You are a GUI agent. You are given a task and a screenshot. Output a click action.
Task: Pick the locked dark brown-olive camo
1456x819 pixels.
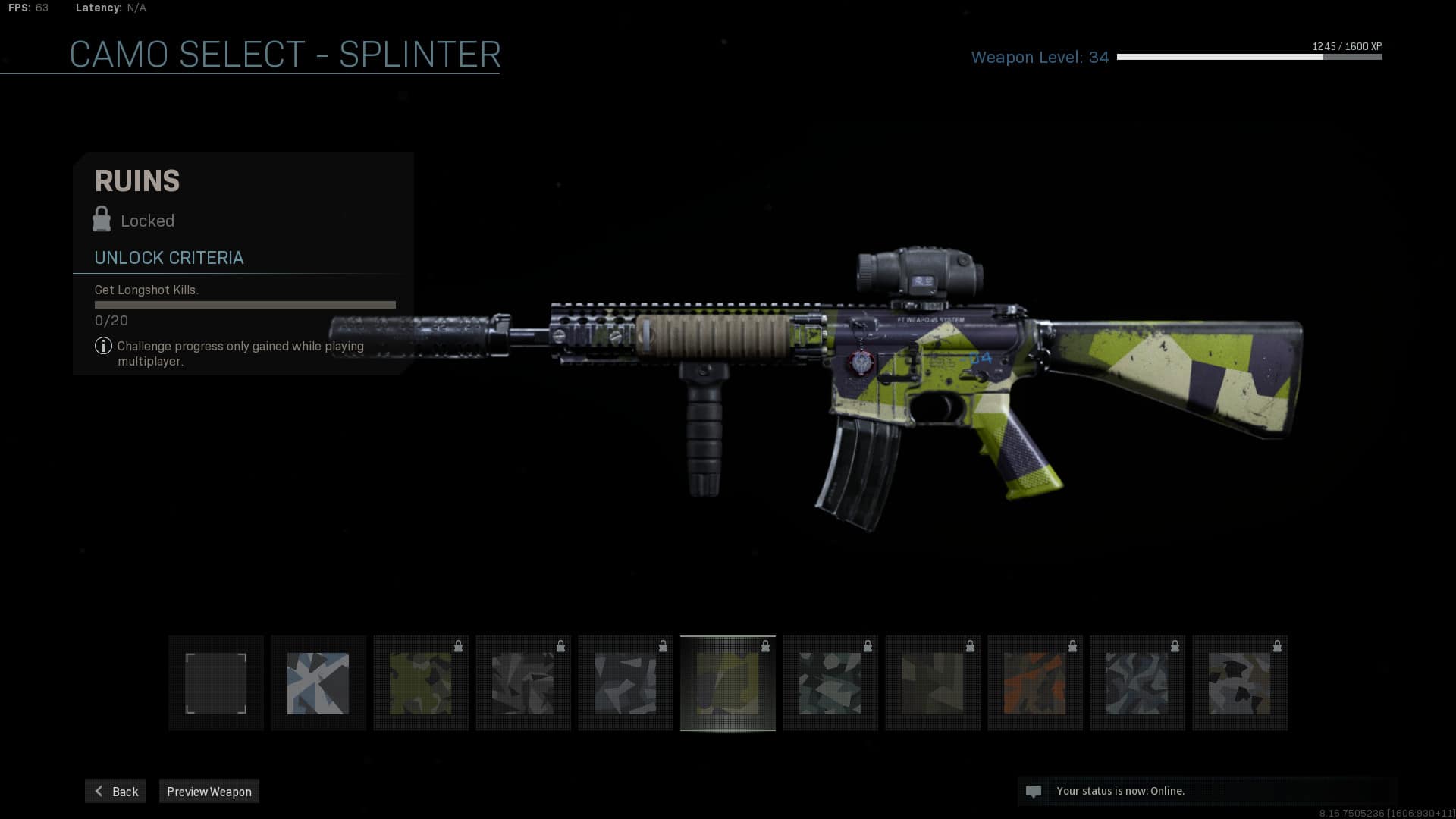933,683
